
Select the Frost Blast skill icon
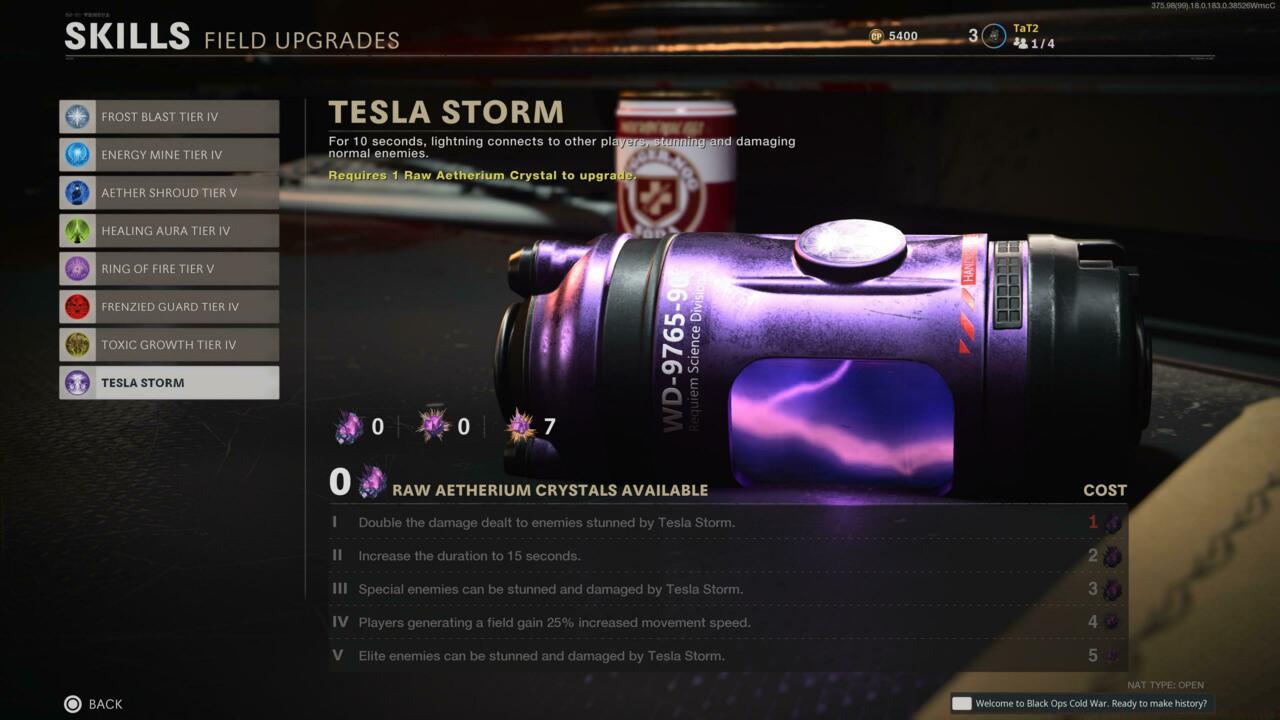click(x=77, y=117)
